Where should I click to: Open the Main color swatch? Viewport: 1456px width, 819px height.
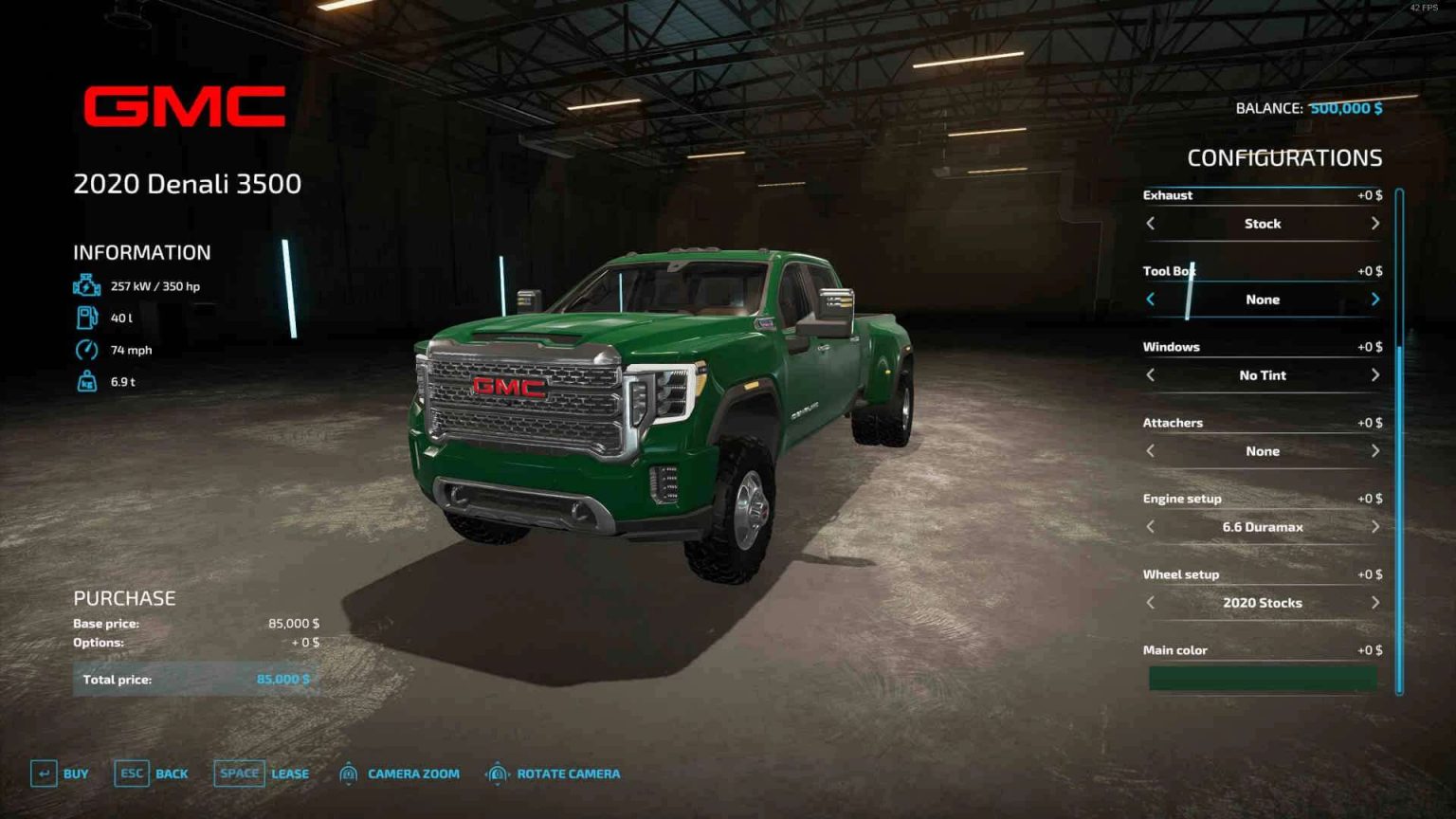pos(1261,678)
